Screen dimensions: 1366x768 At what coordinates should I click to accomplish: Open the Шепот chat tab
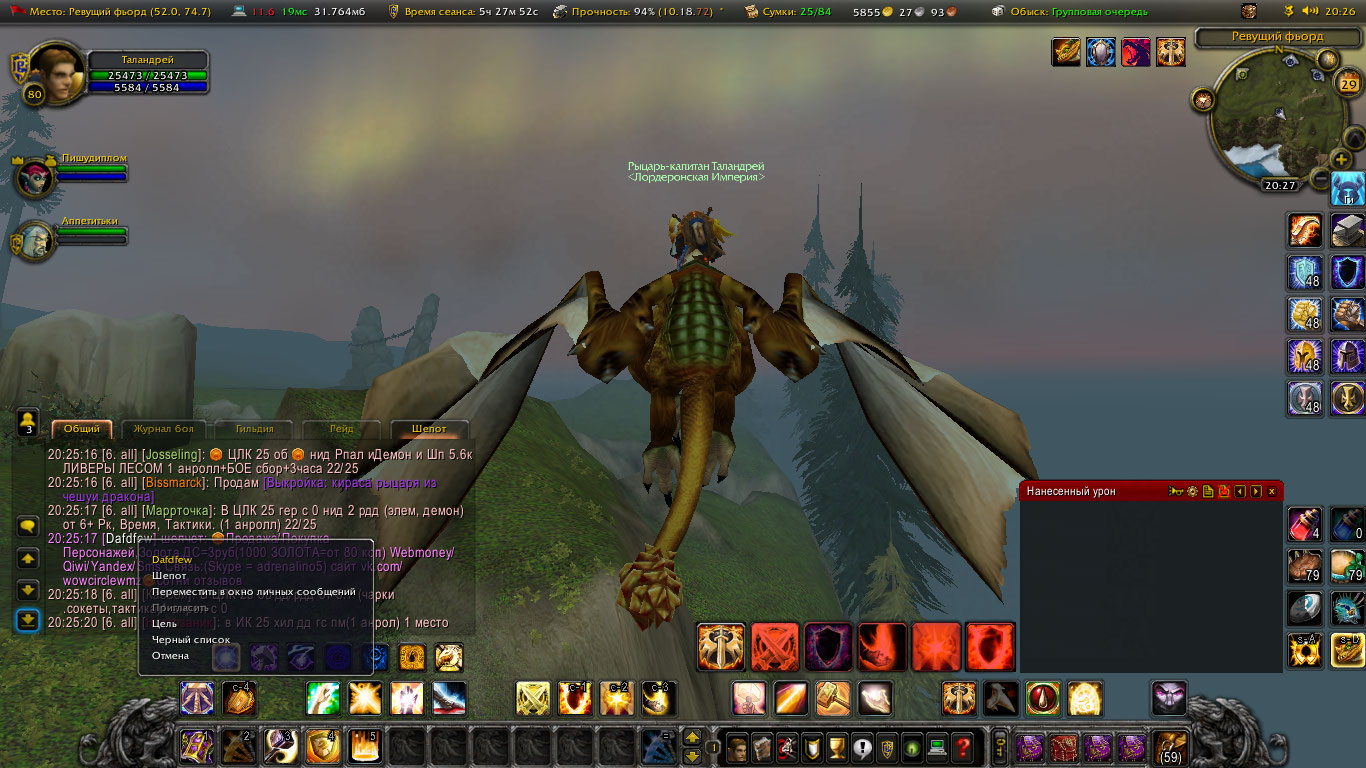429,429
